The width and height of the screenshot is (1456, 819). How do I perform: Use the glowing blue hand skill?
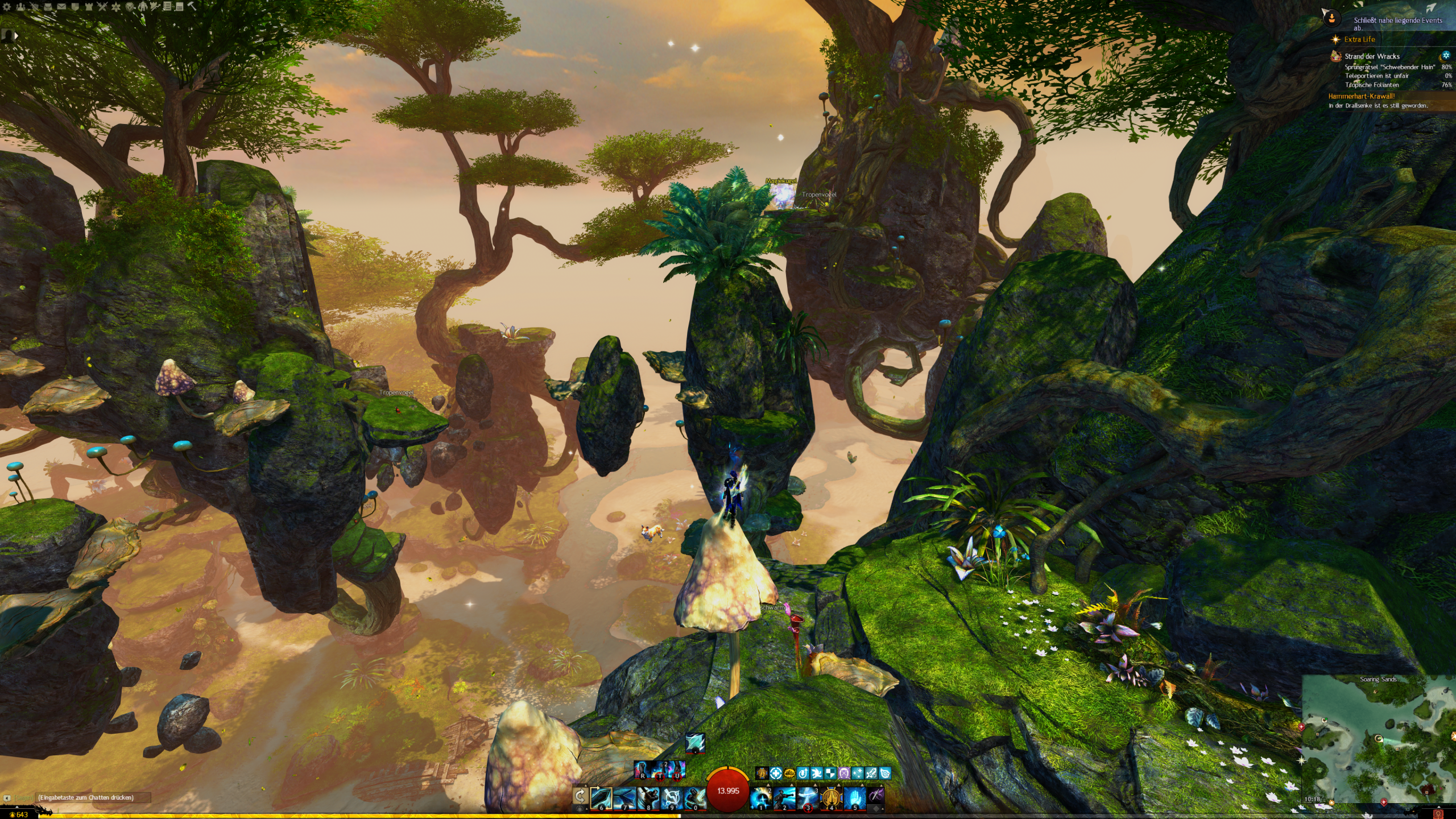854,797
